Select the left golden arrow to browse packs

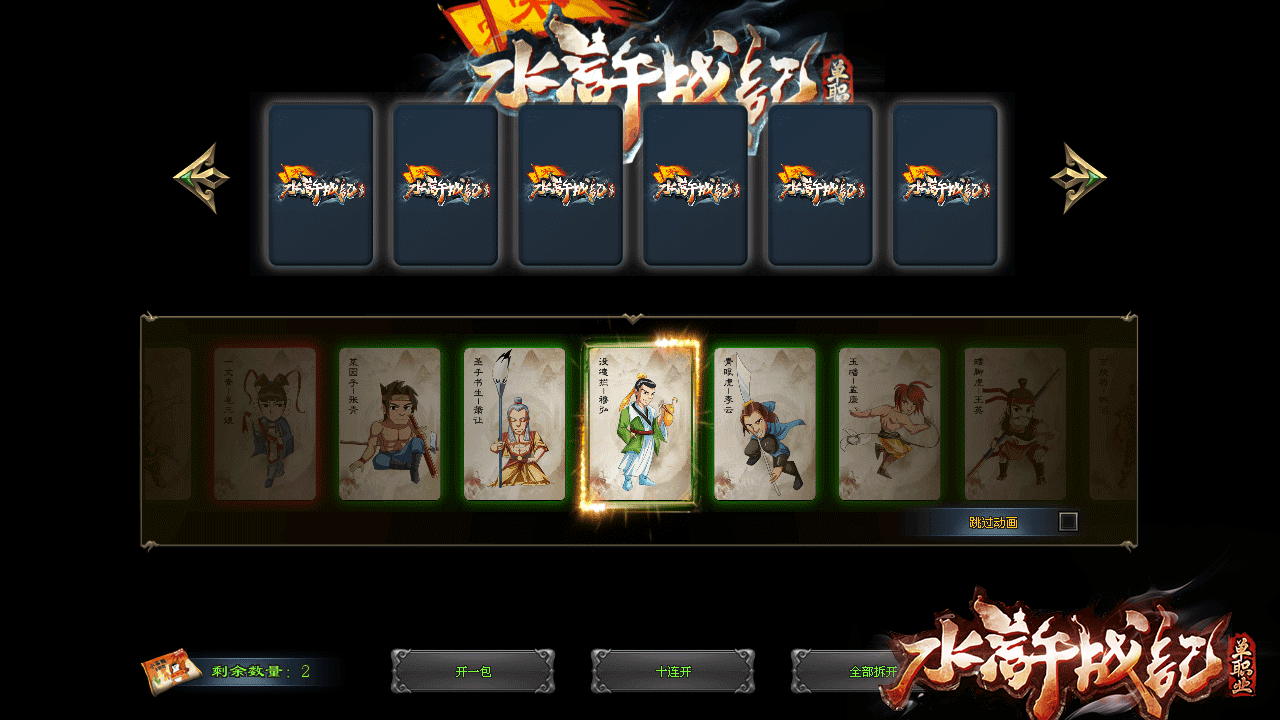click(x=202, y=176)
